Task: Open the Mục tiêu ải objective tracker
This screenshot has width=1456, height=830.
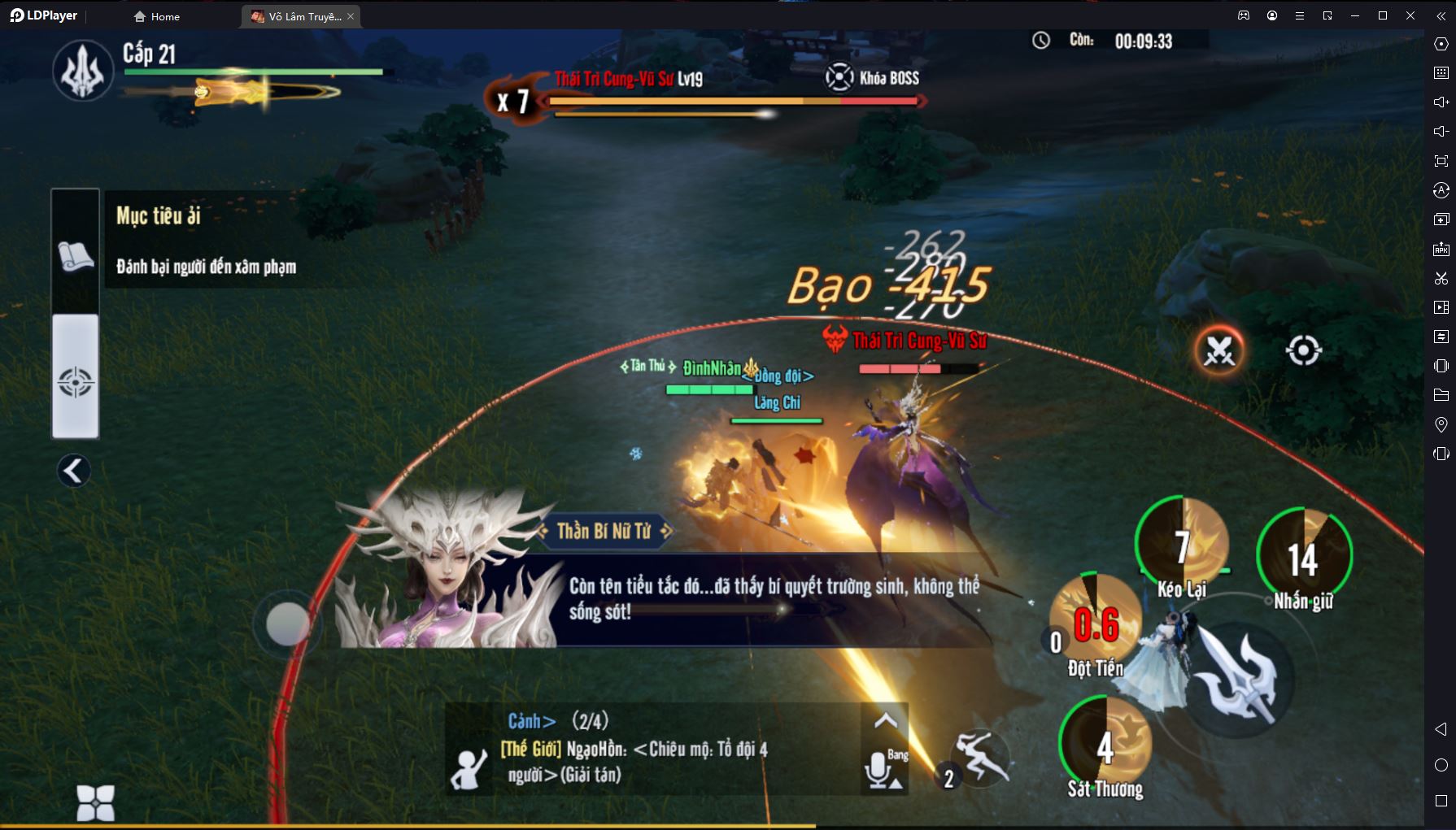Action: (x=207, y=240)
